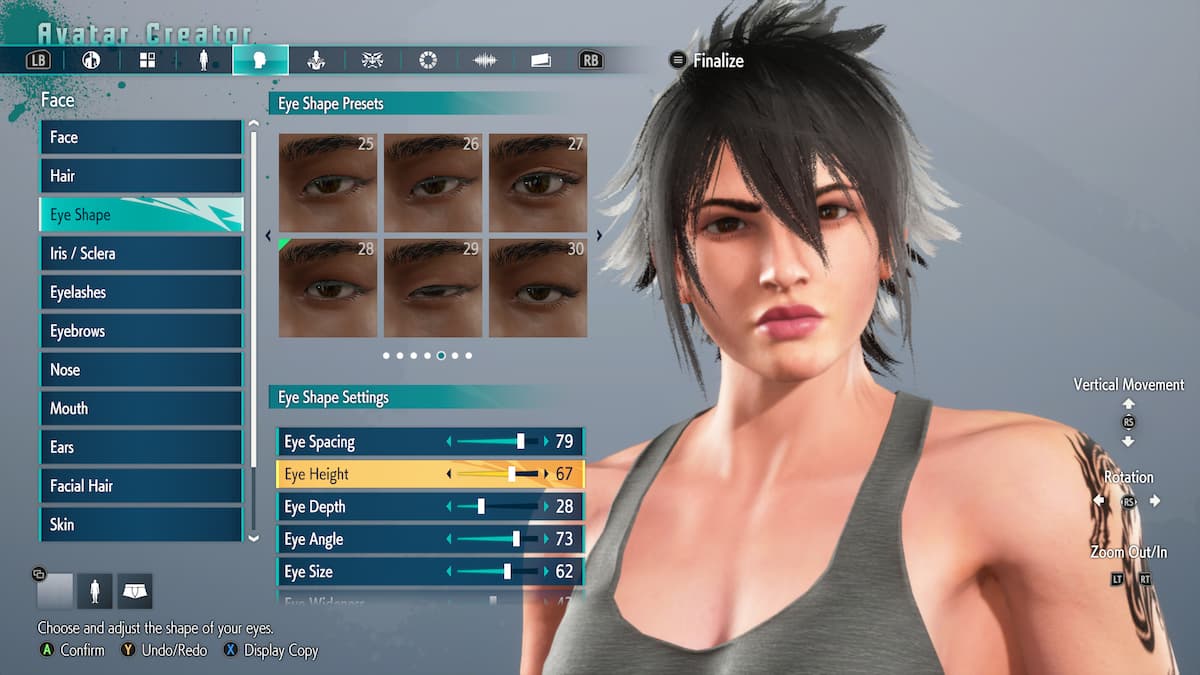Image resolution: width=1200 pixels, height=675 pixels.
Task: Click the Eye Depth slider
Action: [497, 507]
